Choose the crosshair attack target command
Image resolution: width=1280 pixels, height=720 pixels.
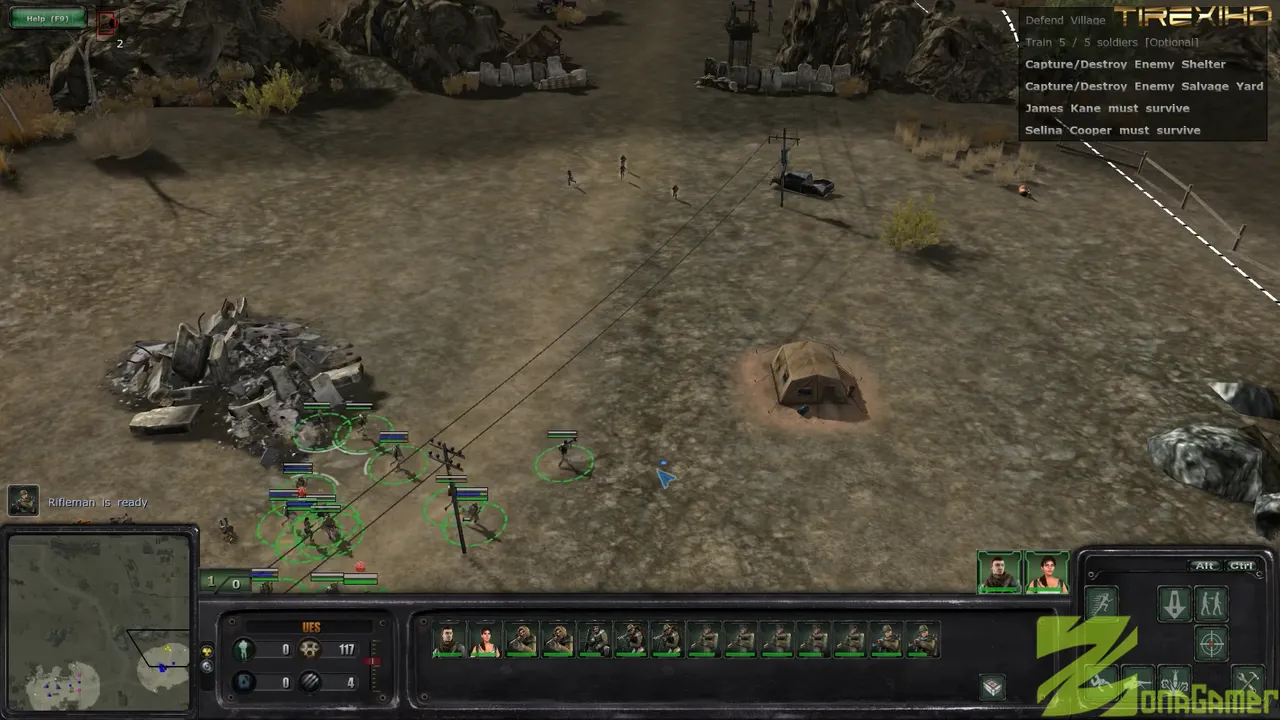coord(1211,642)
